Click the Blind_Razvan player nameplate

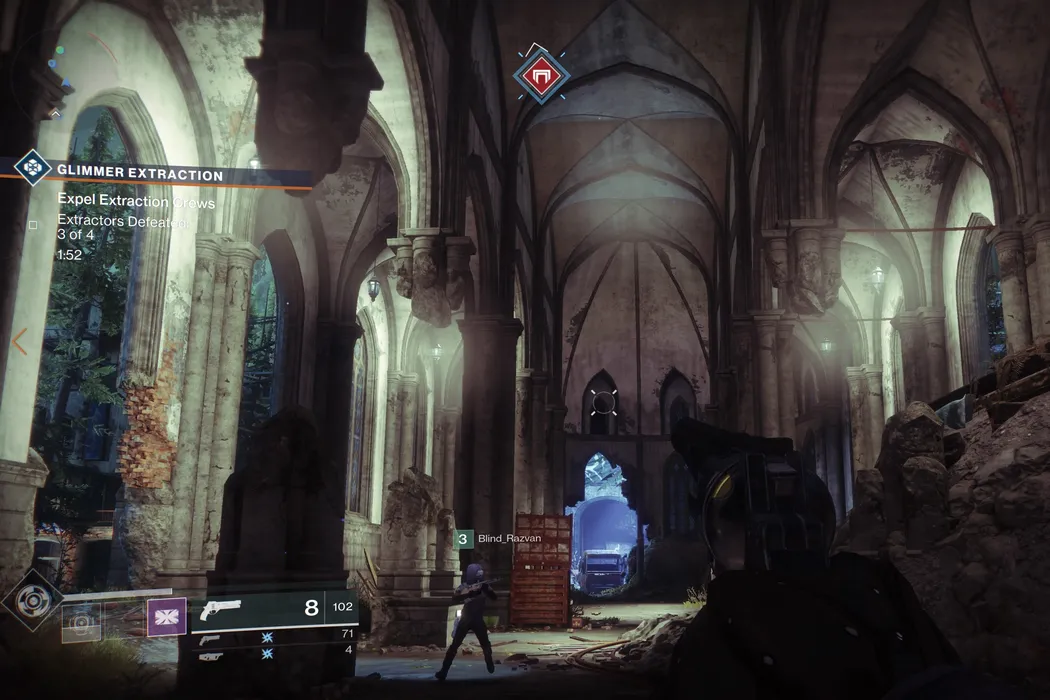tap(509, 538)
